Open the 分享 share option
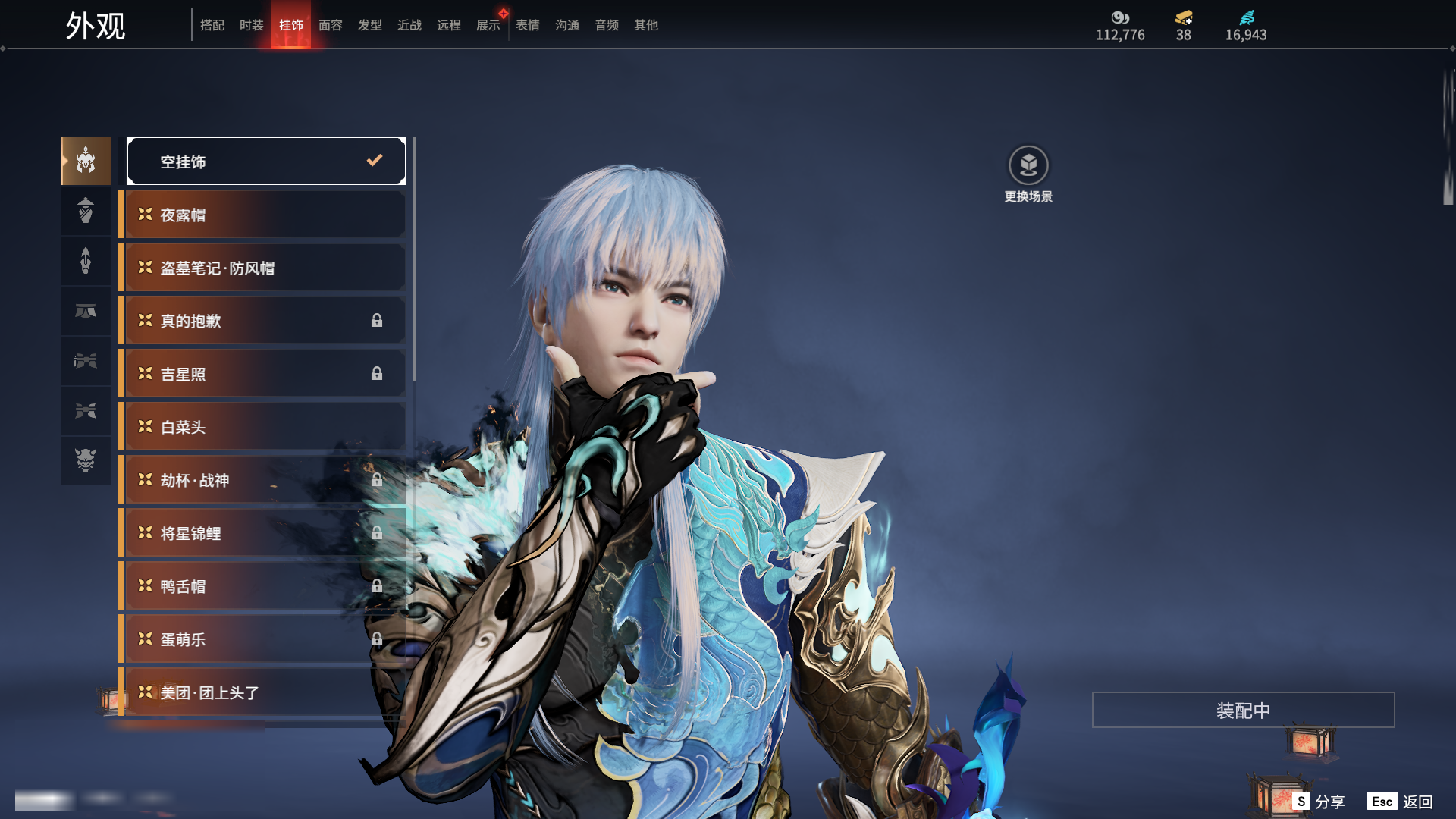The image size is (1456, 819). coord(1319,802)
